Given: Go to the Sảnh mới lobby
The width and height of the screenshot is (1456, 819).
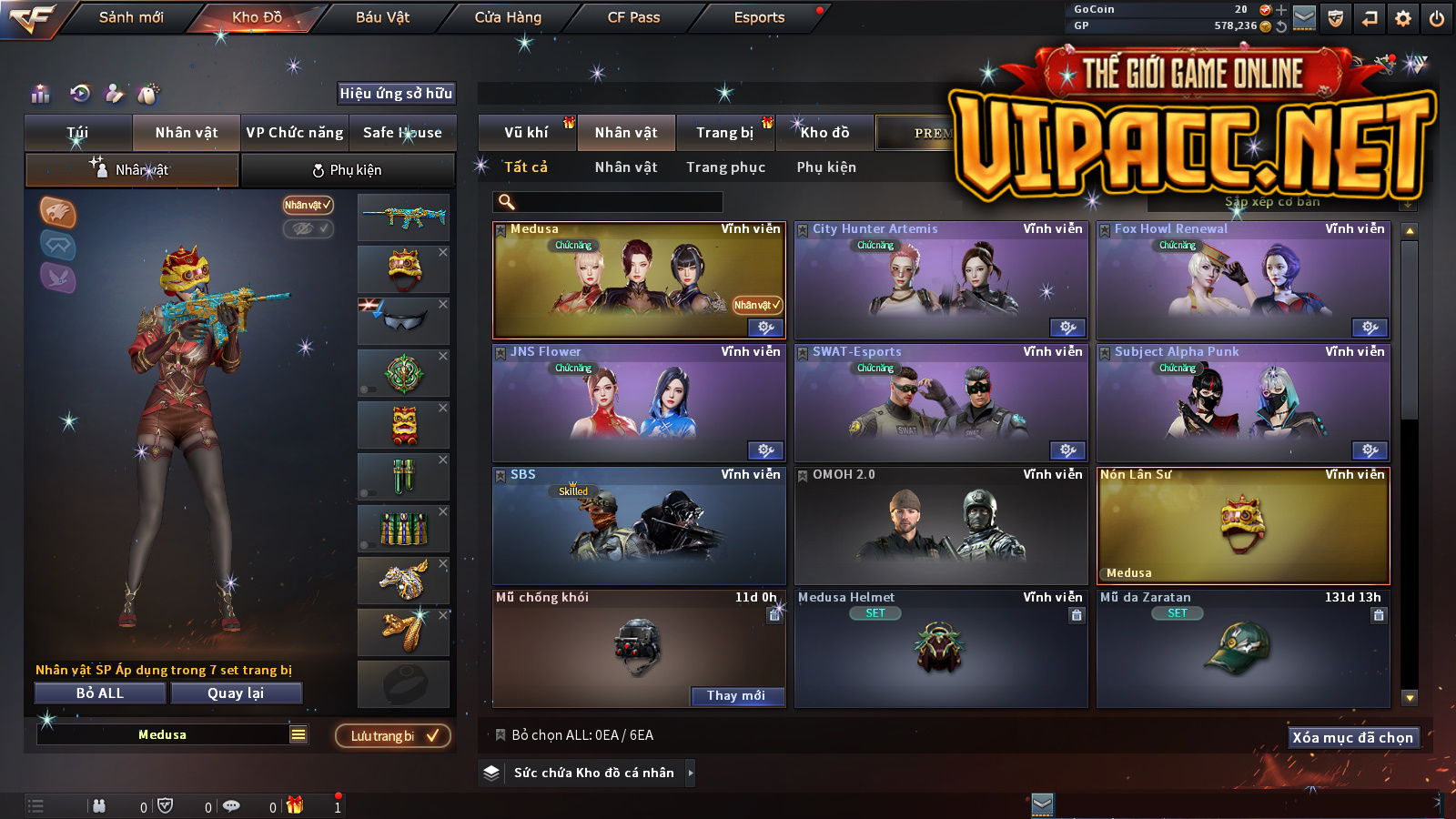Looking at the screenshot, I should click(131, 17).
